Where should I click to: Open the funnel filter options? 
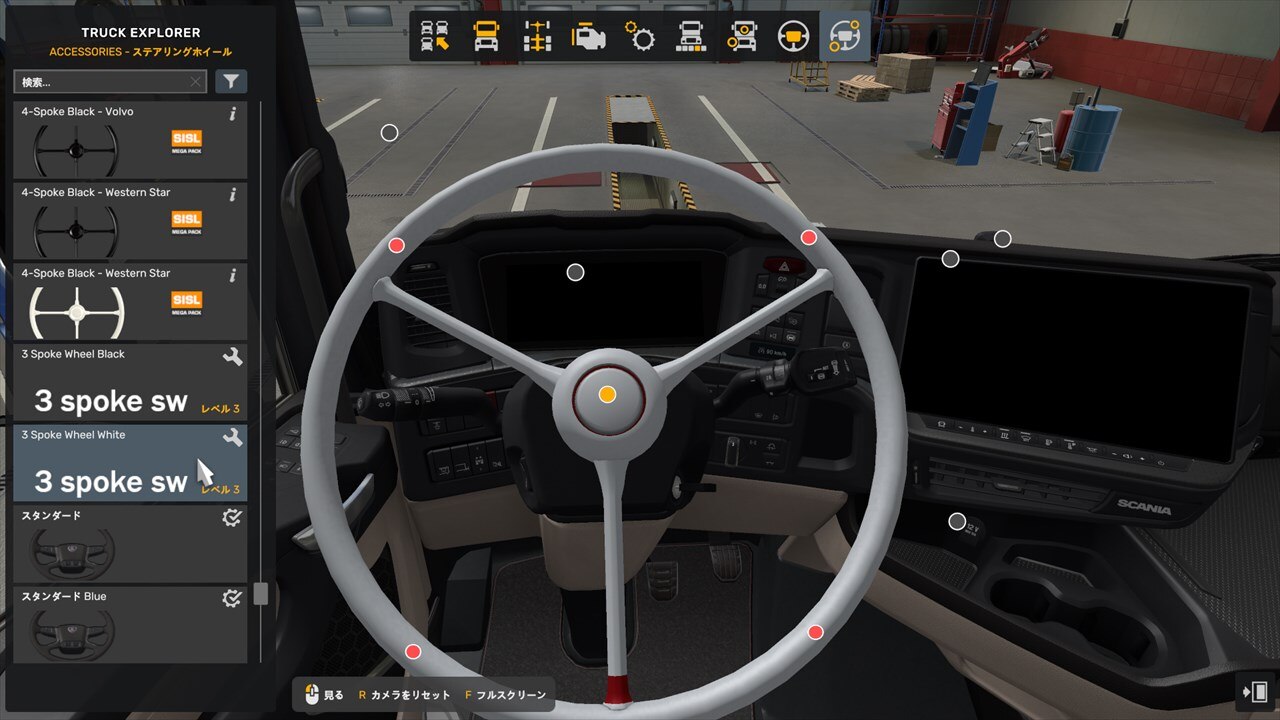coord(231,82)
